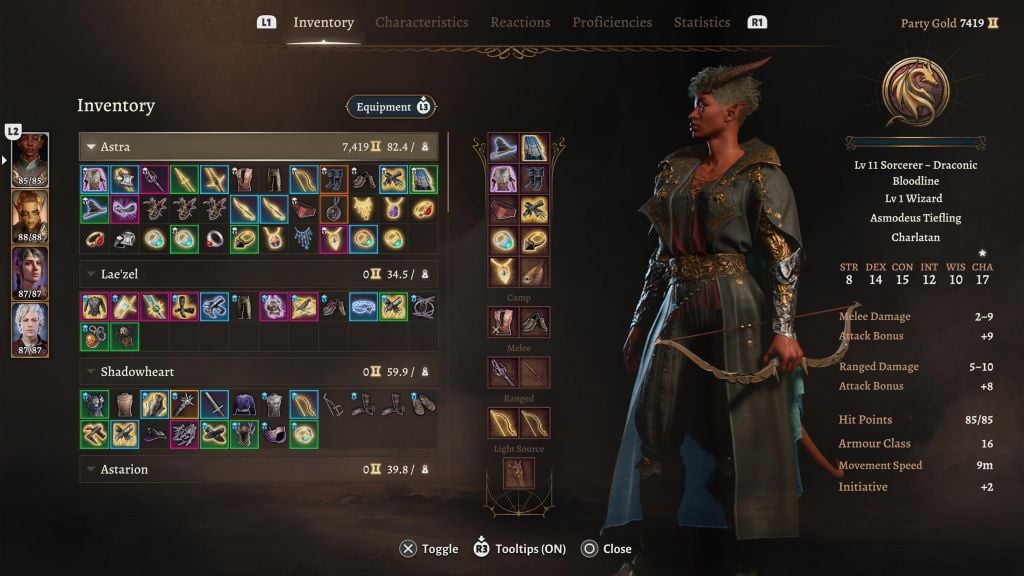Select the Inventory tab

point(323,22)
